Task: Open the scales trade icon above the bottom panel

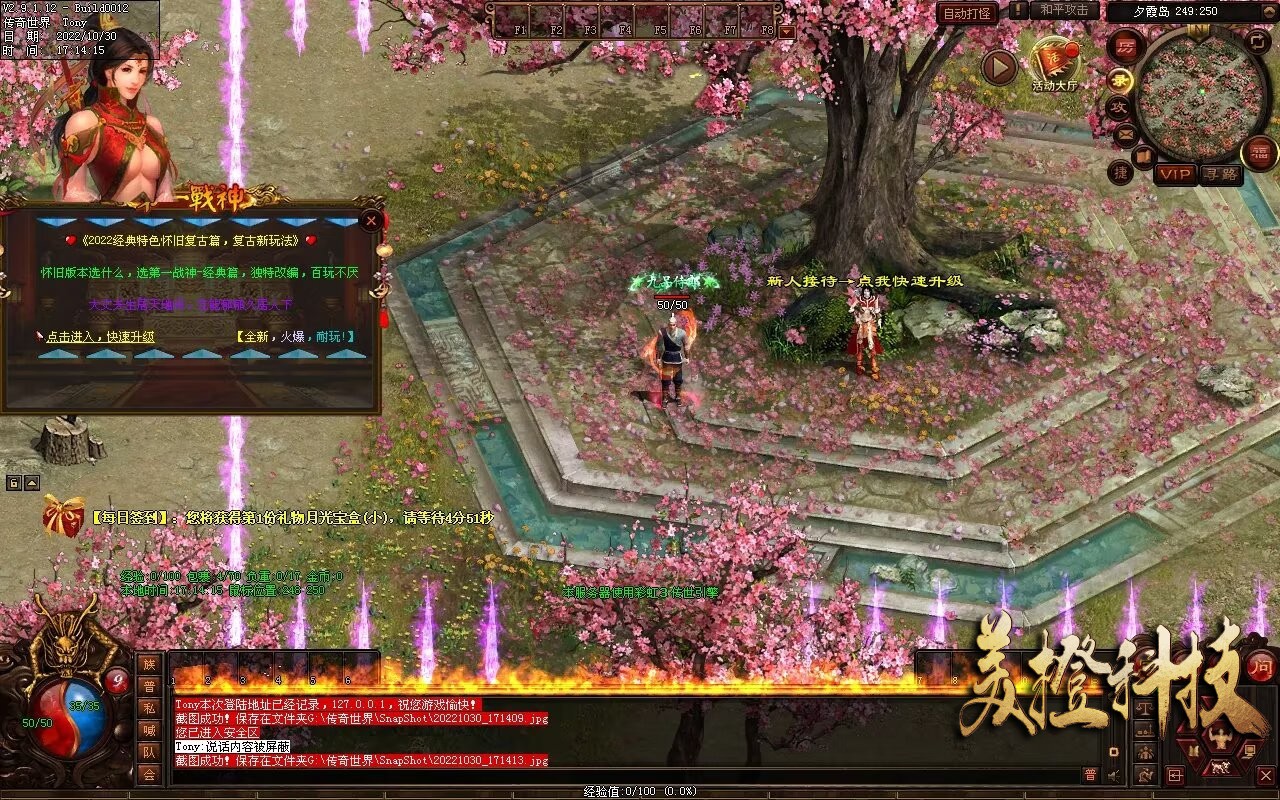Action: pos(1143,708)
